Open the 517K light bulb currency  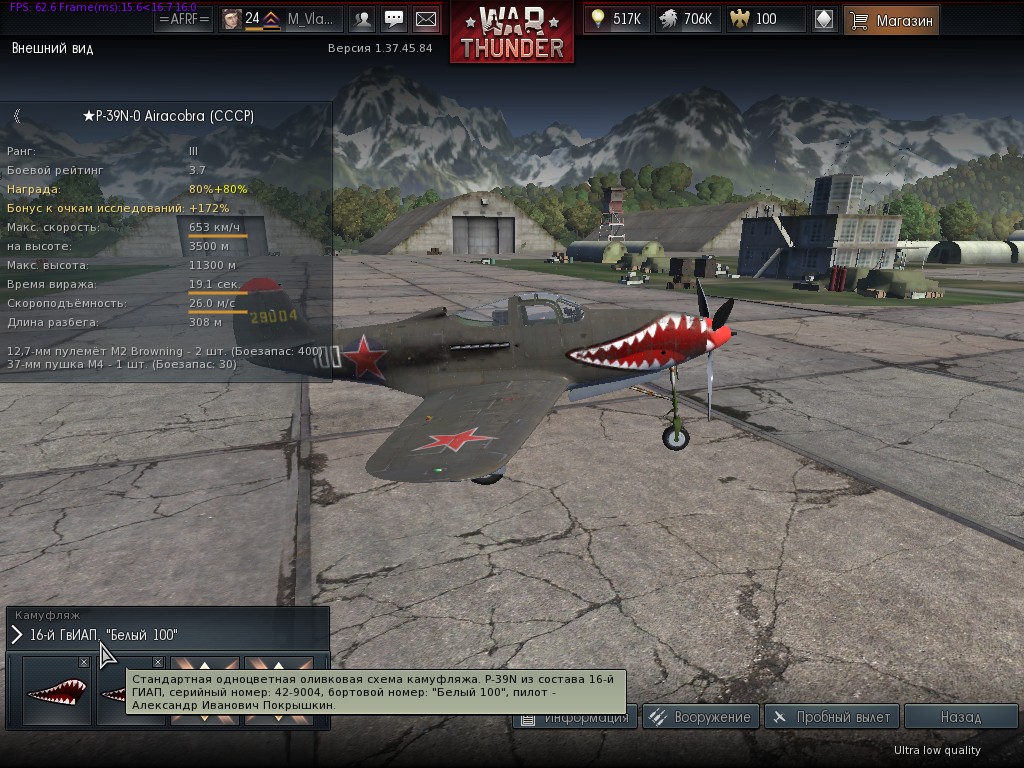click(617, 19)
